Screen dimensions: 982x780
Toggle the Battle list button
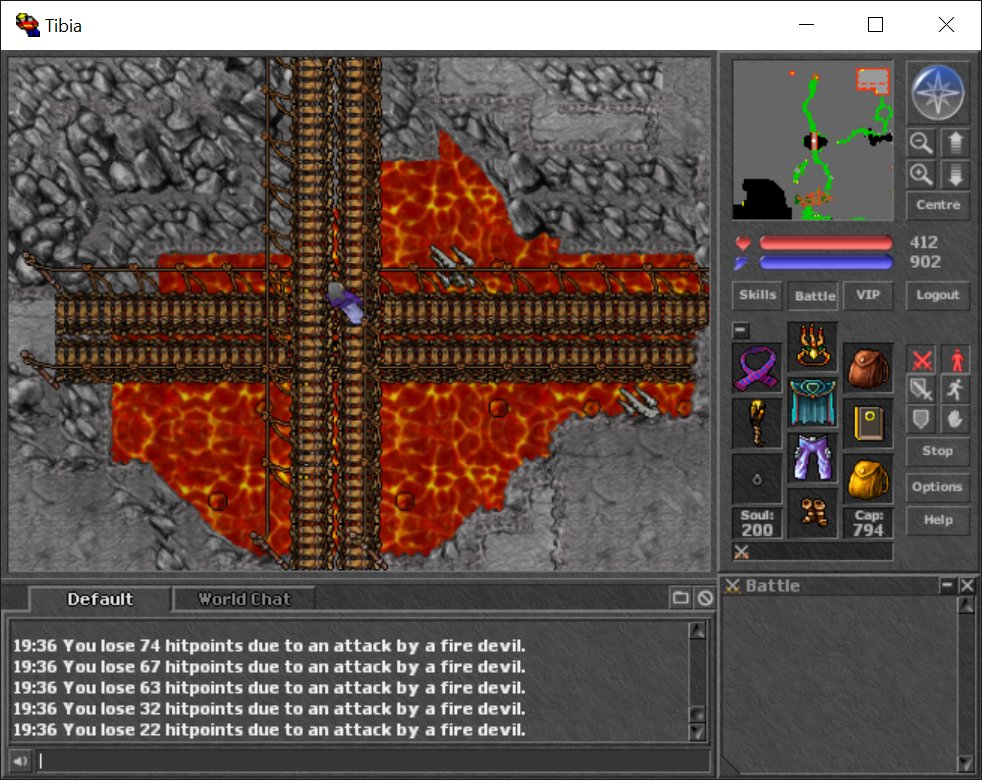coord(814,296)
